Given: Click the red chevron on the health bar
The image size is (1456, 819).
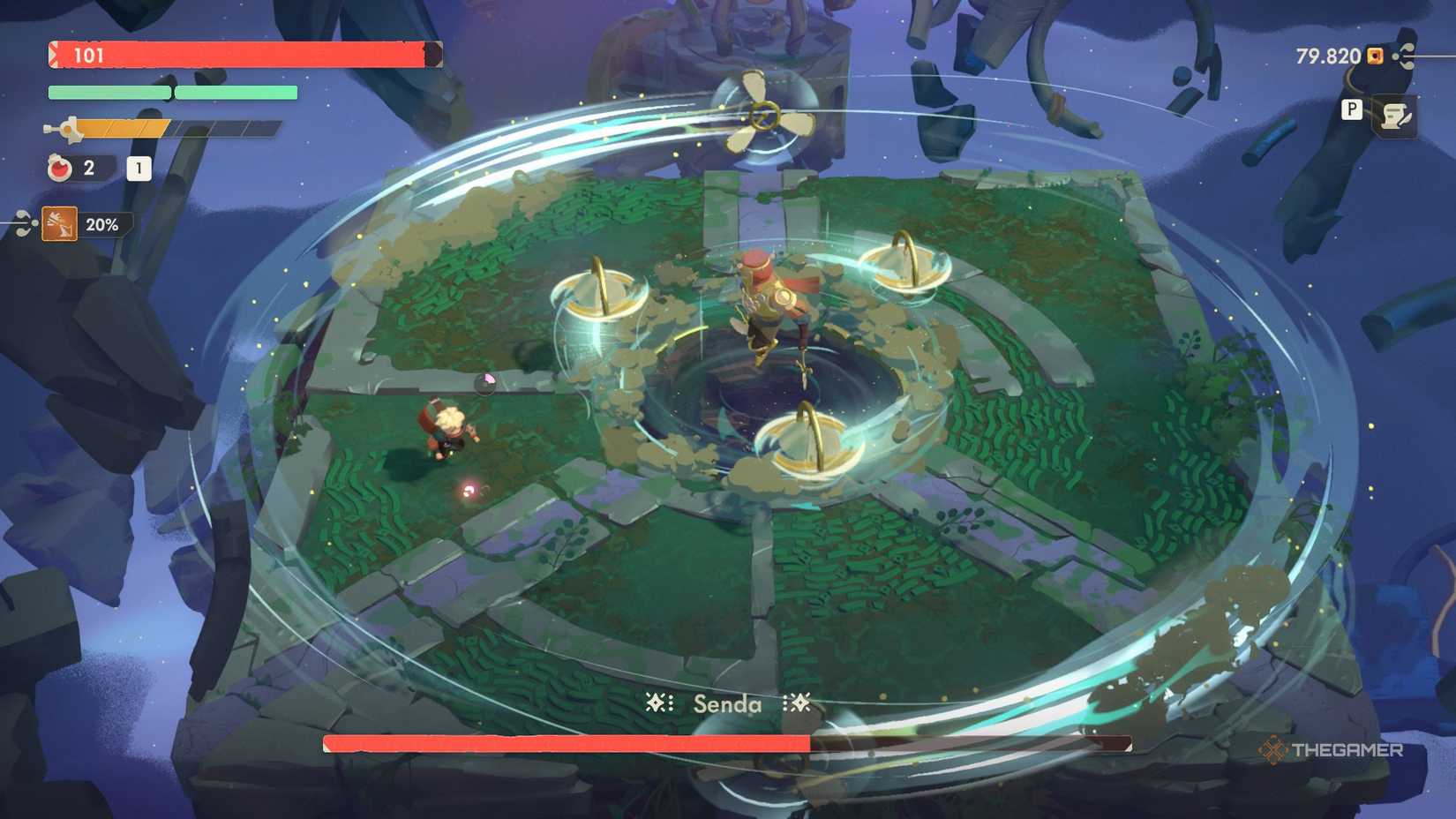Looking at the screenshot, I should 55,55.
